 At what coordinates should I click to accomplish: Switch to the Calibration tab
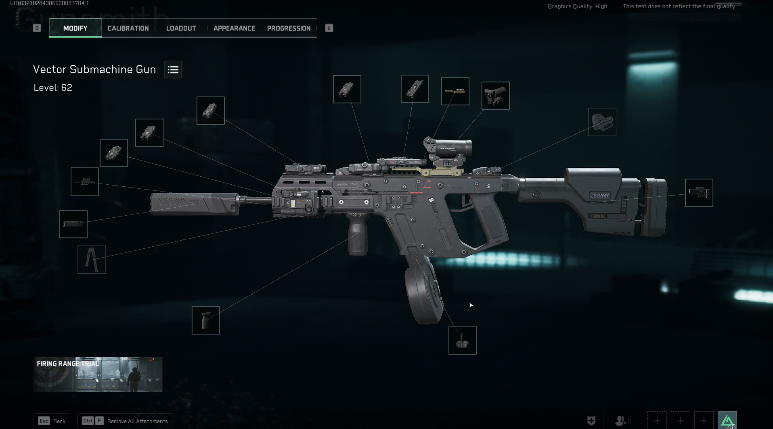coord(127,28)
